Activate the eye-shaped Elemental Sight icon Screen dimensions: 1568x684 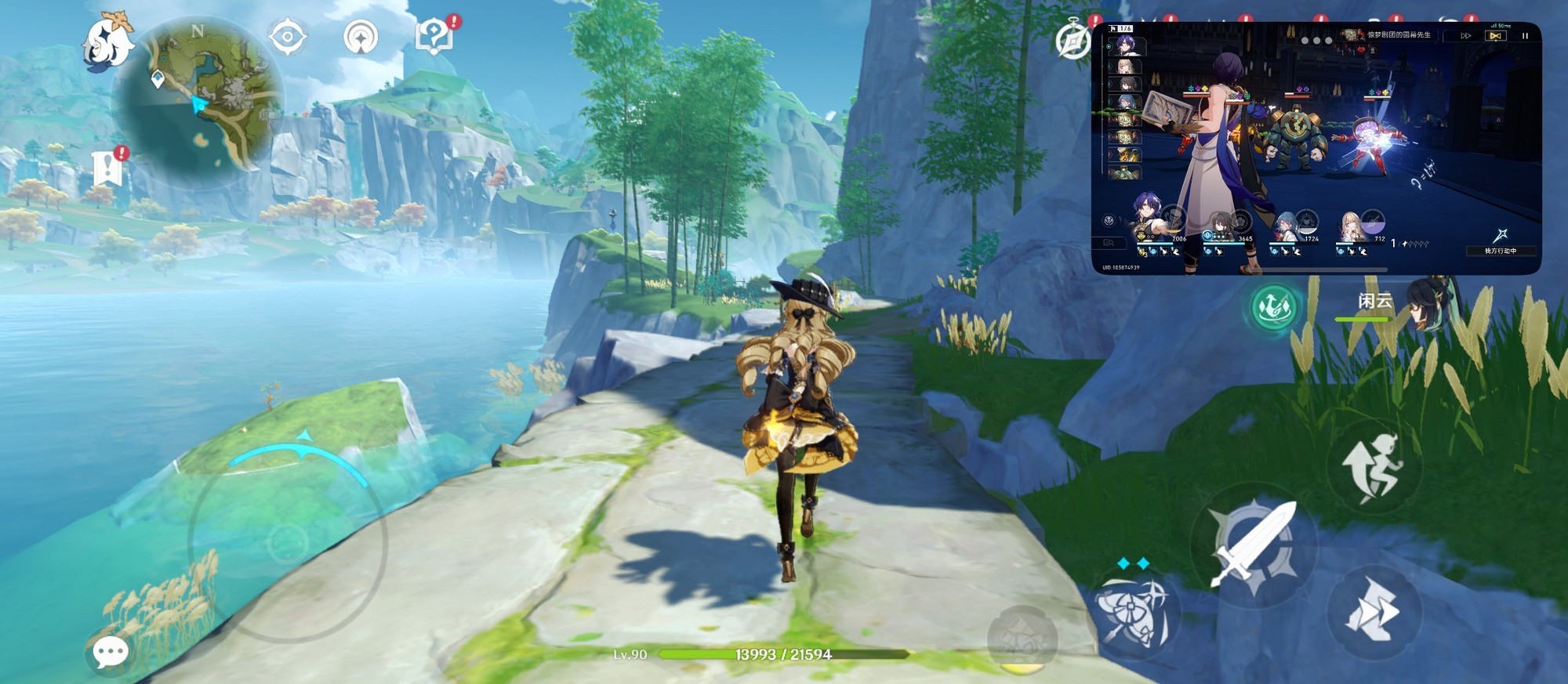[286, 37]
